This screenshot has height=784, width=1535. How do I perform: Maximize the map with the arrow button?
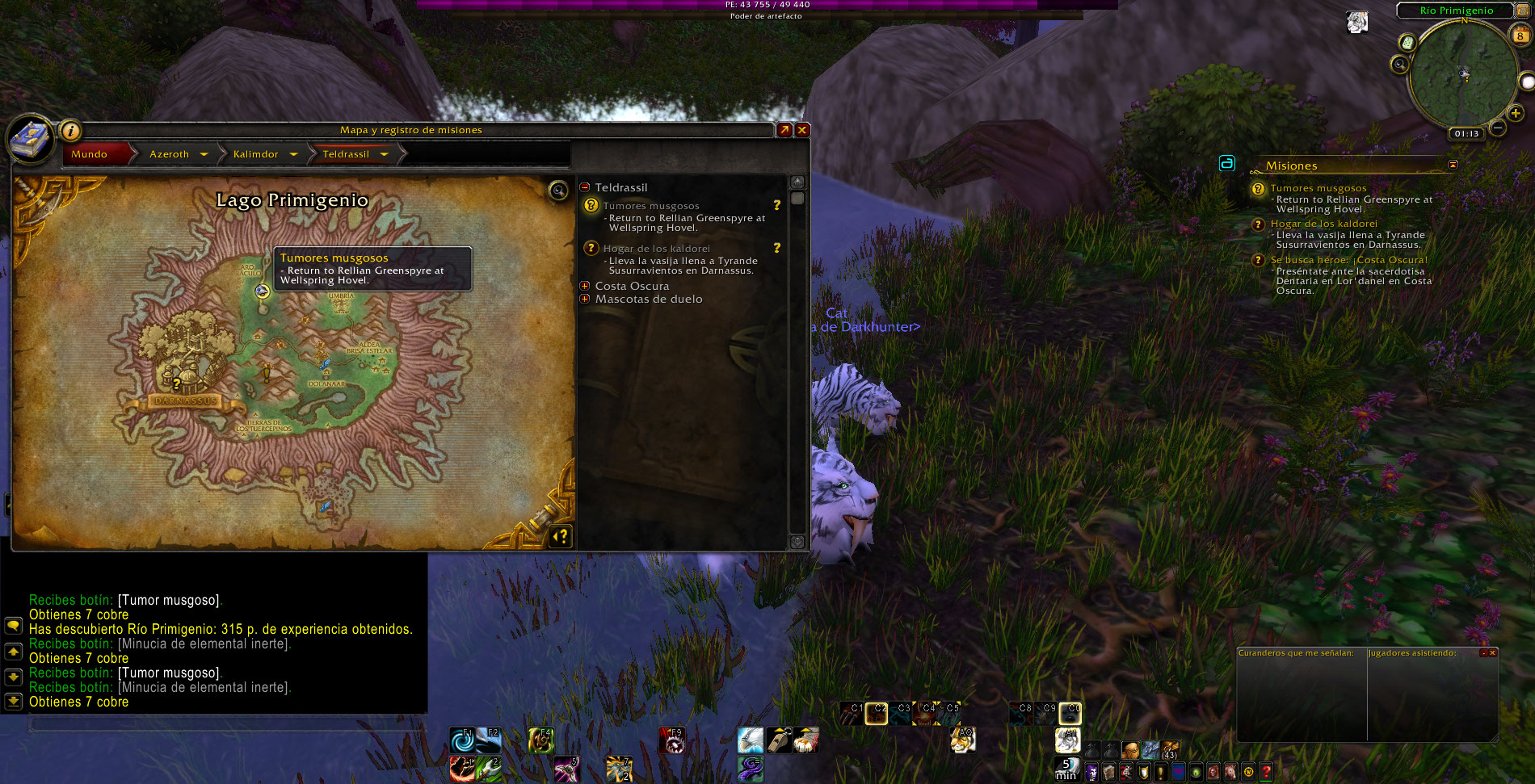tap(784, 130)
